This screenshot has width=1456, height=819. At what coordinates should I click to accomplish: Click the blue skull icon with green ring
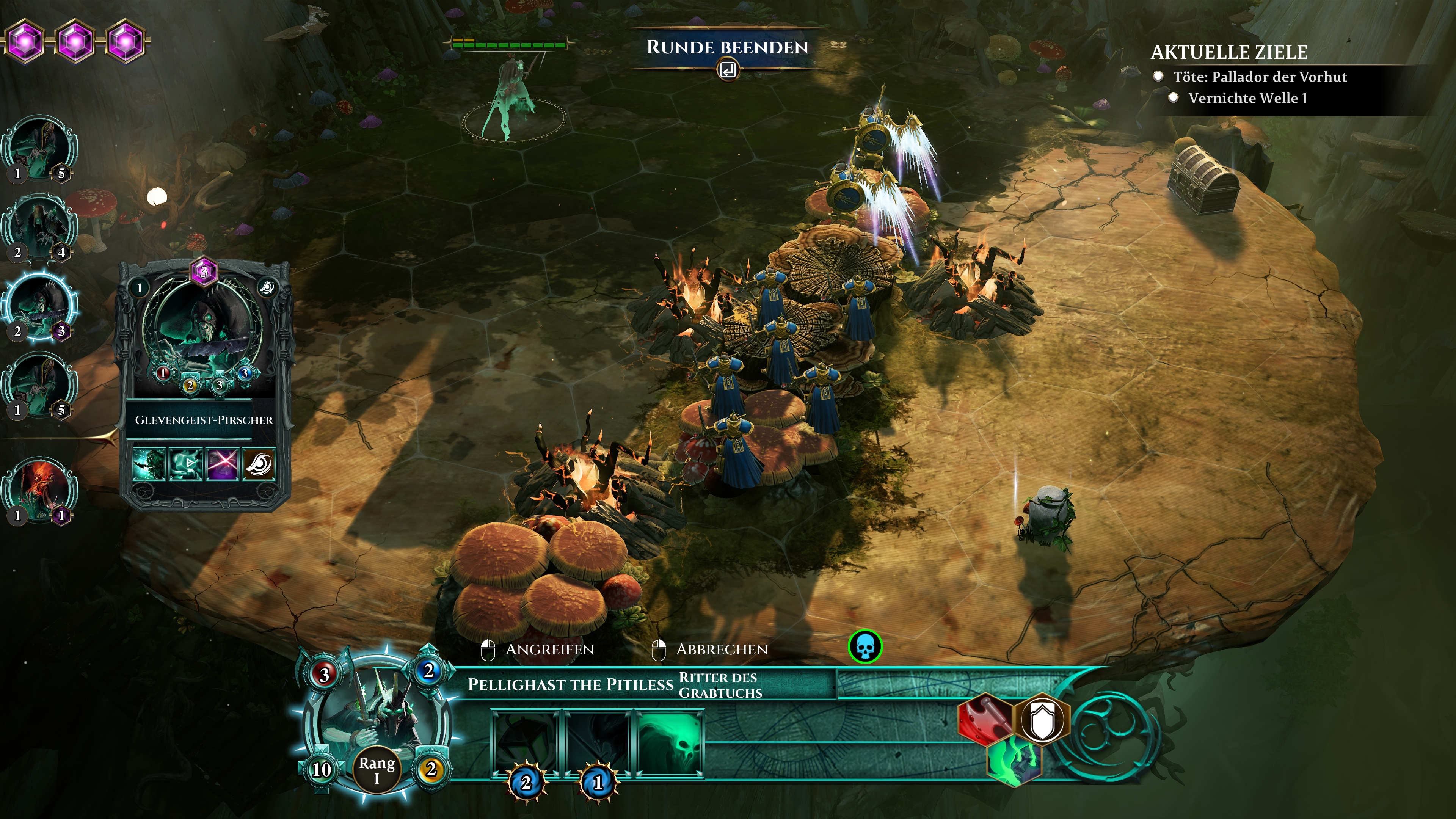(865, 646)
